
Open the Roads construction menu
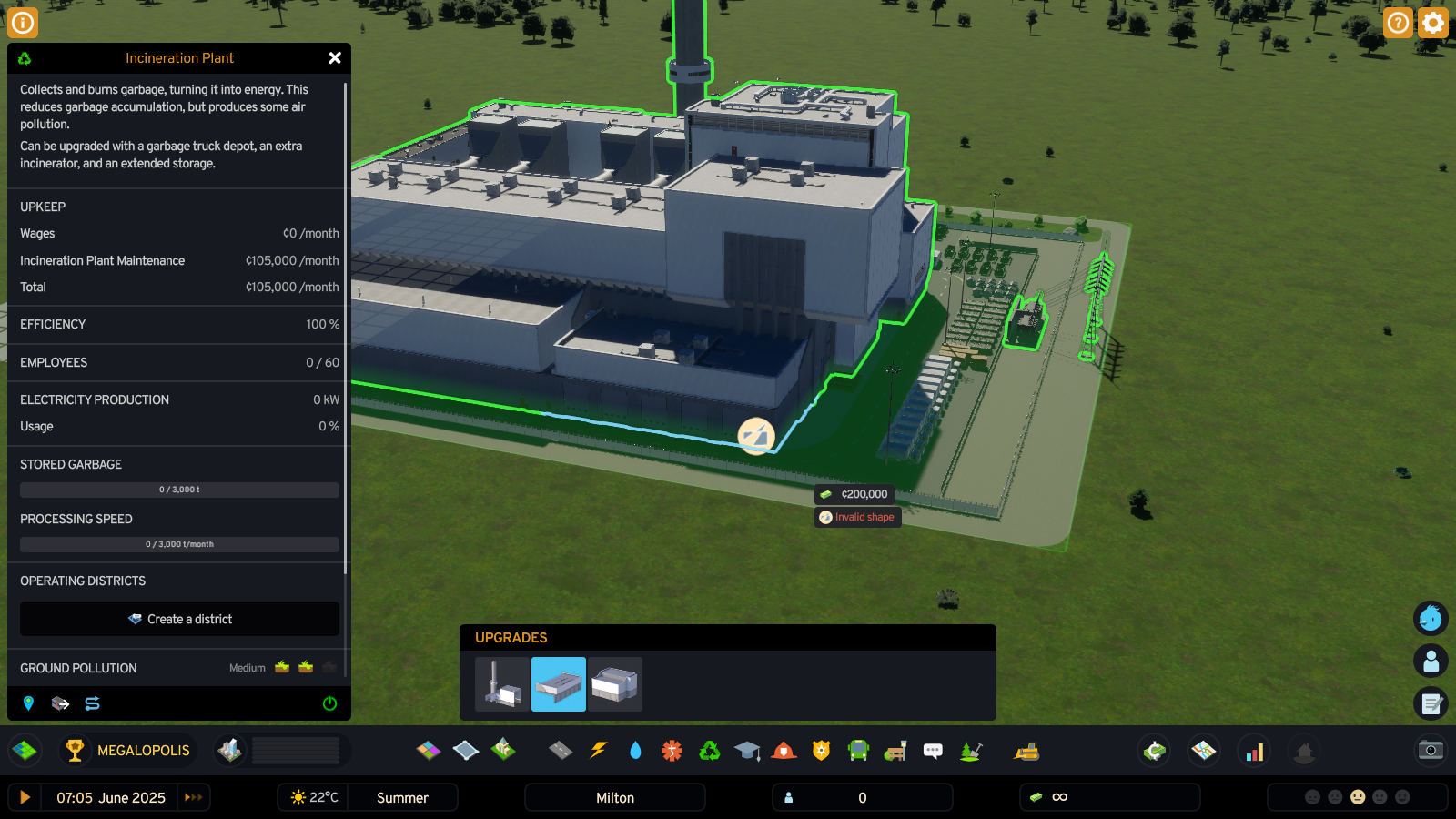[560, 750]
